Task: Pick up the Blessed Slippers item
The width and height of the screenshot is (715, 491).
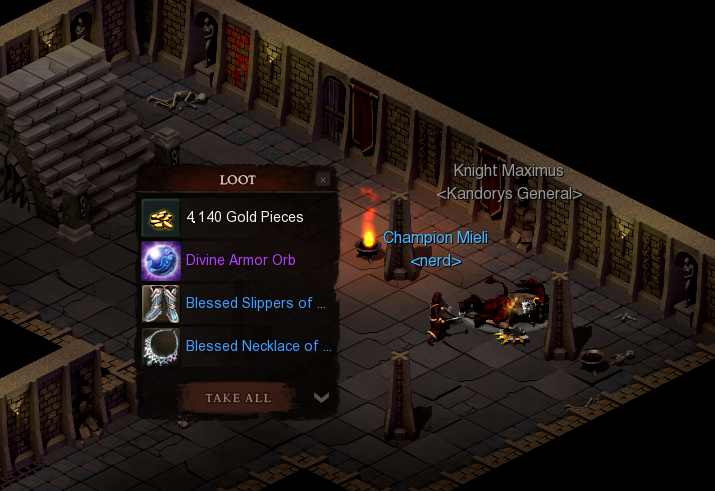Action: point(255,303)
